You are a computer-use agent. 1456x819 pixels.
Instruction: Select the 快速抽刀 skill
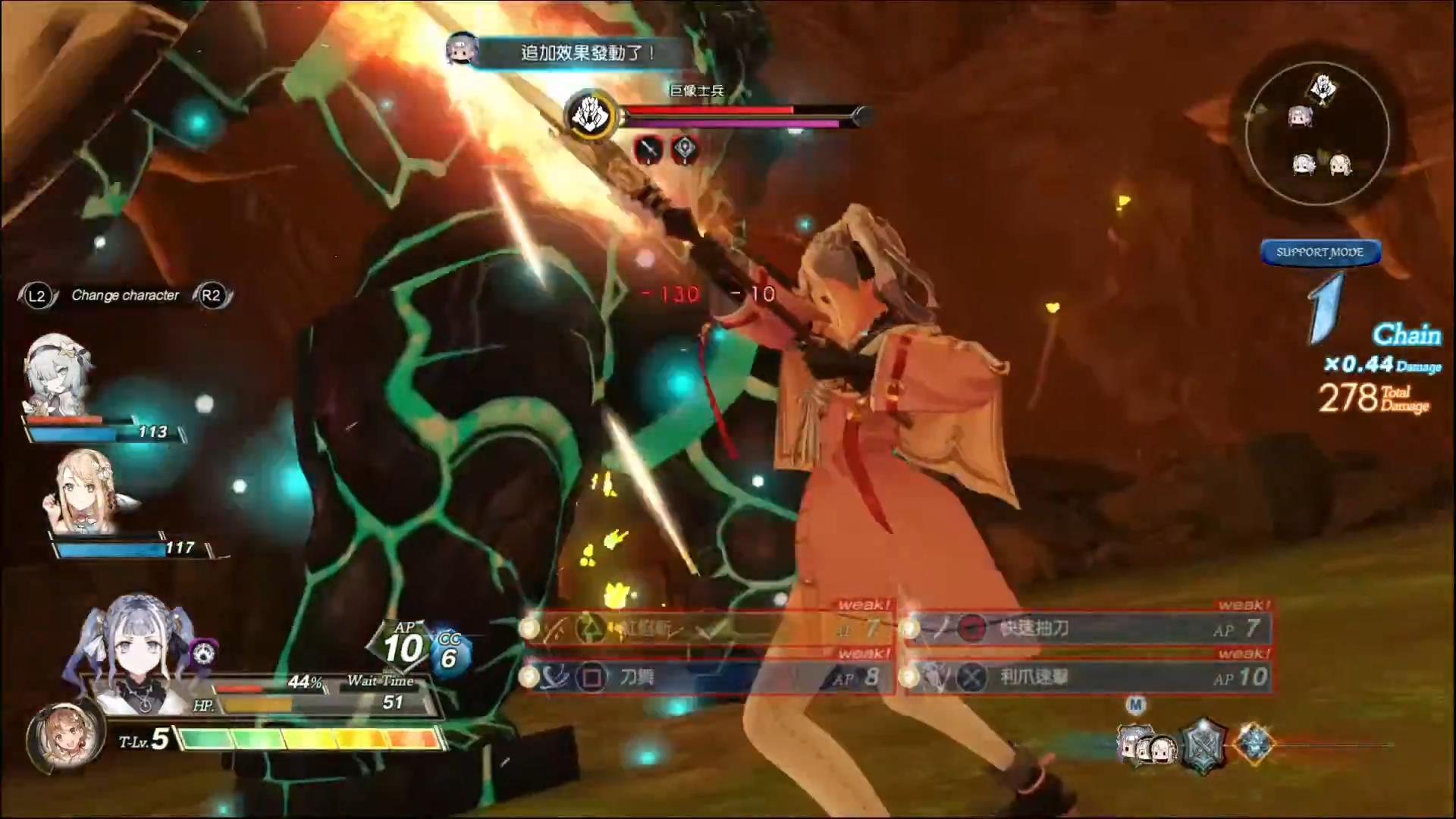coord(1088,629)
